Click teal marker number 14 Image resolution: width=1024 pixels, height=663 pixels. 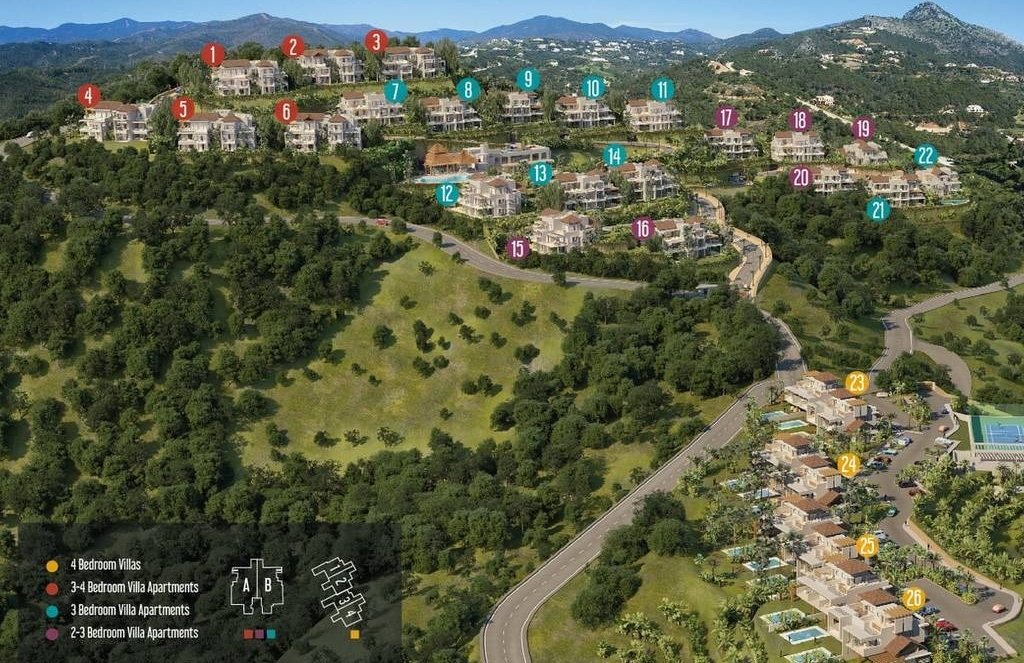614,155
